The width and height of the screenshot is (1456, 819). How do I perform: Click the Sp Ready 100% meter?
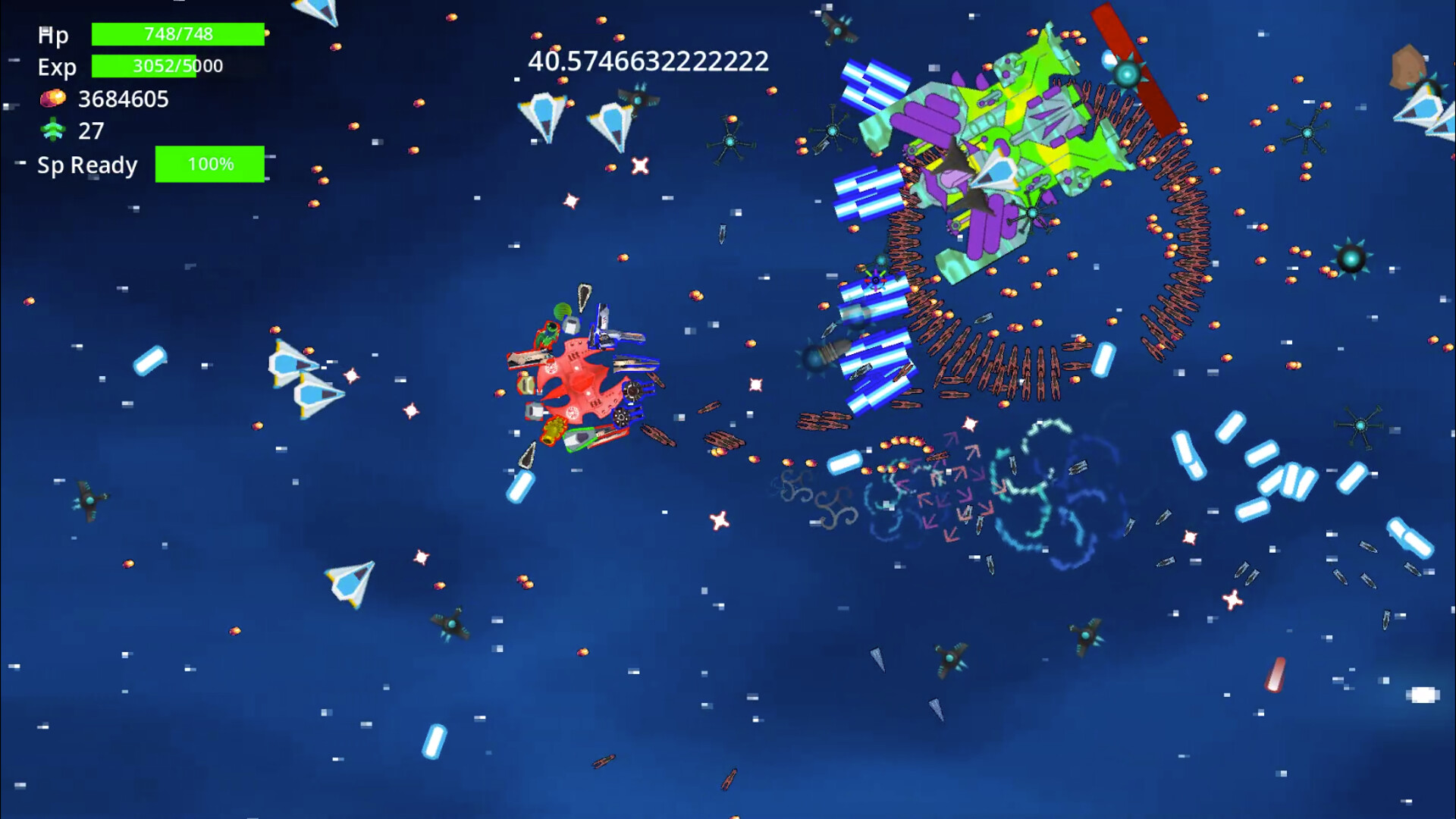coord(210,163)
